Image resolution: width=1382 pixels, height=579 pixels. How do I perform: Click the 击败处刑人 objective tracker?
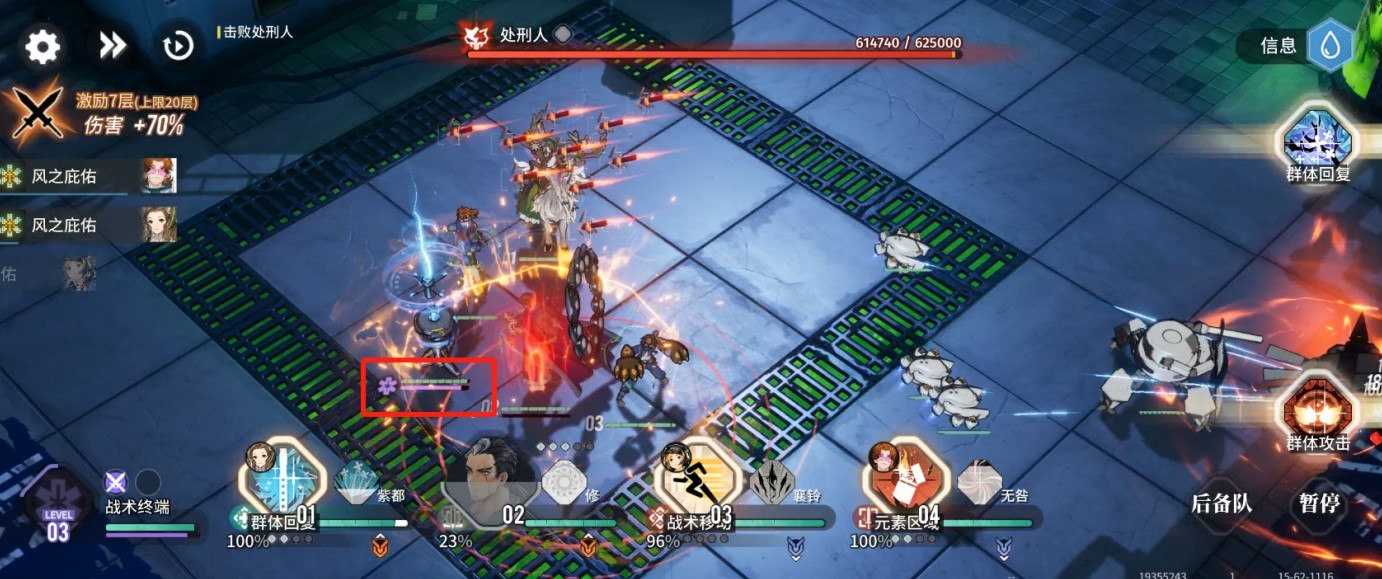[258, 32]
